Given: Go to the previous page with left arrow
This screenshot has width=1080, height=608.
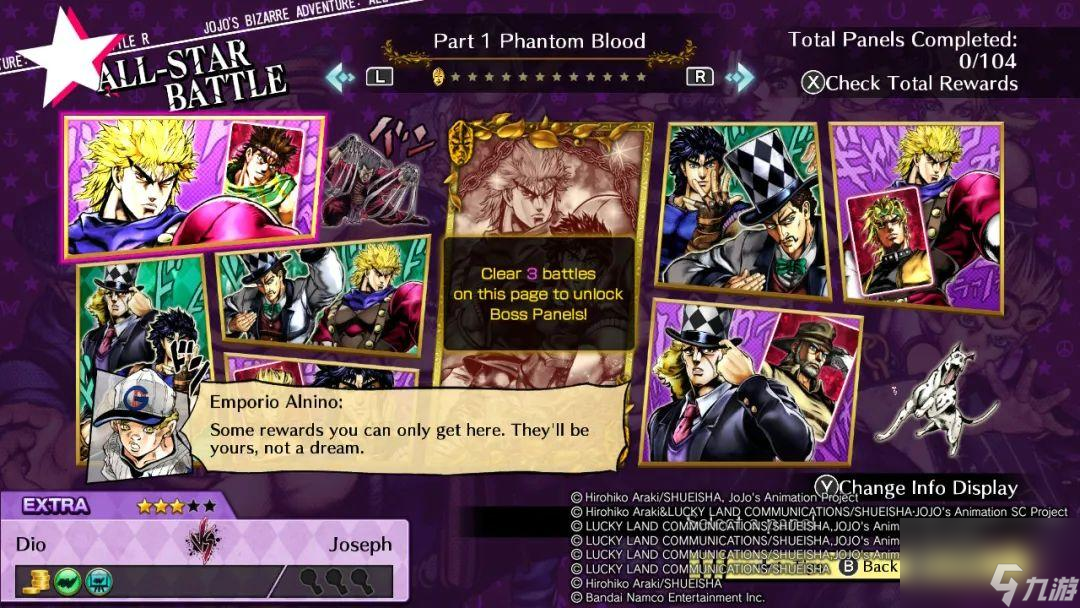Looking at the screenshot, I should point(340,76).
